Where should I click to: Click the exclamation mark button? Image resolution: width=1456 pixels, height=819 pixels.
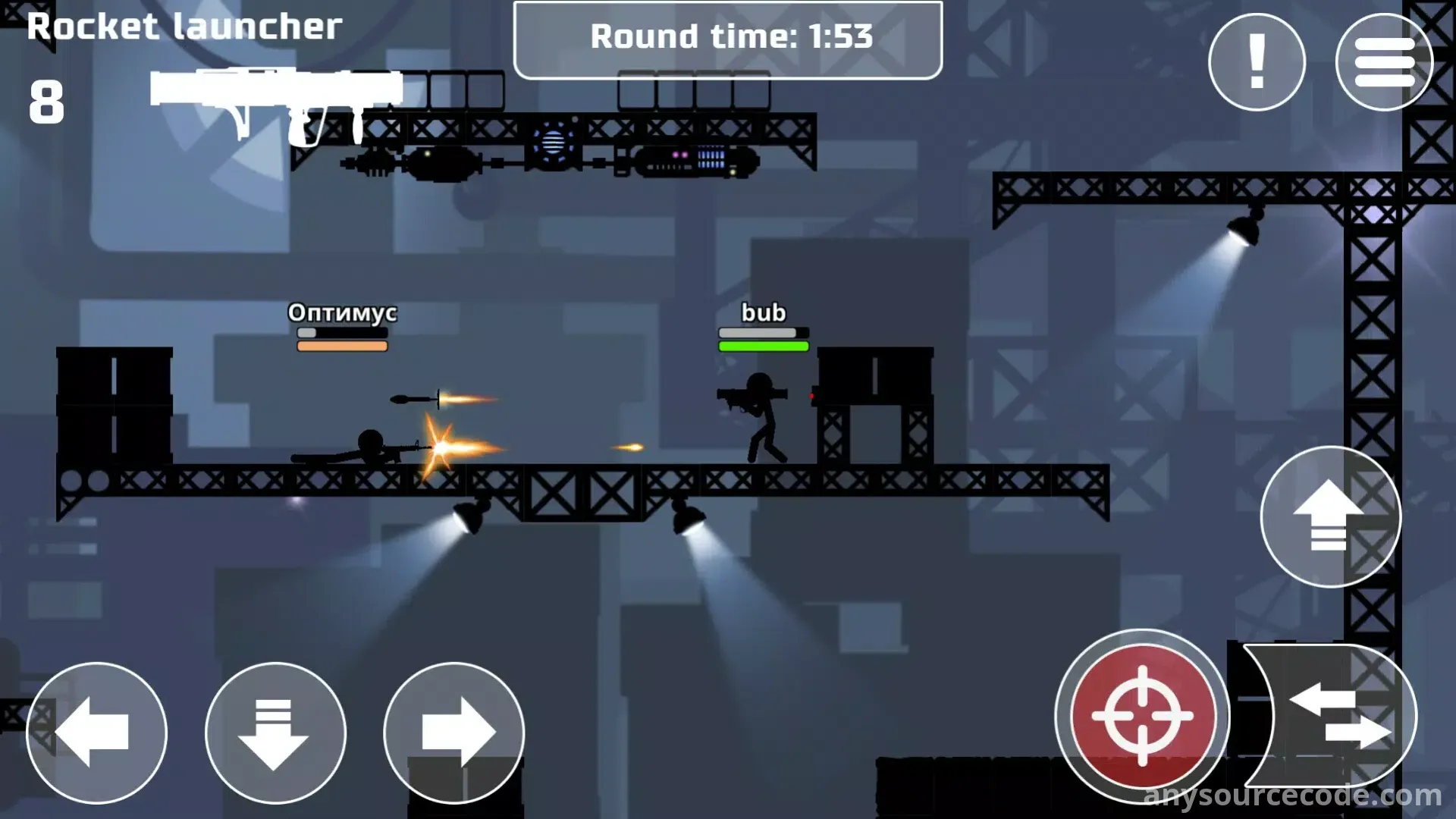tap(1257, 62)
